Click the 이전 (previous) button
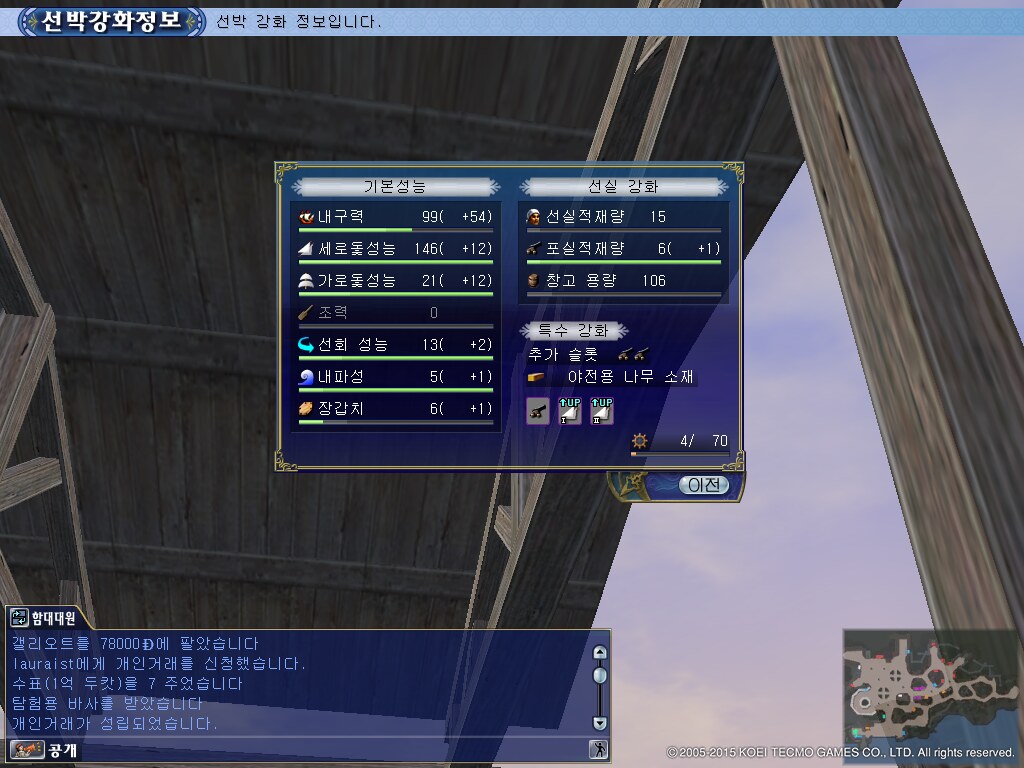Image resolution: width=1024 pixels, height=768 pixels. (703, 485)
